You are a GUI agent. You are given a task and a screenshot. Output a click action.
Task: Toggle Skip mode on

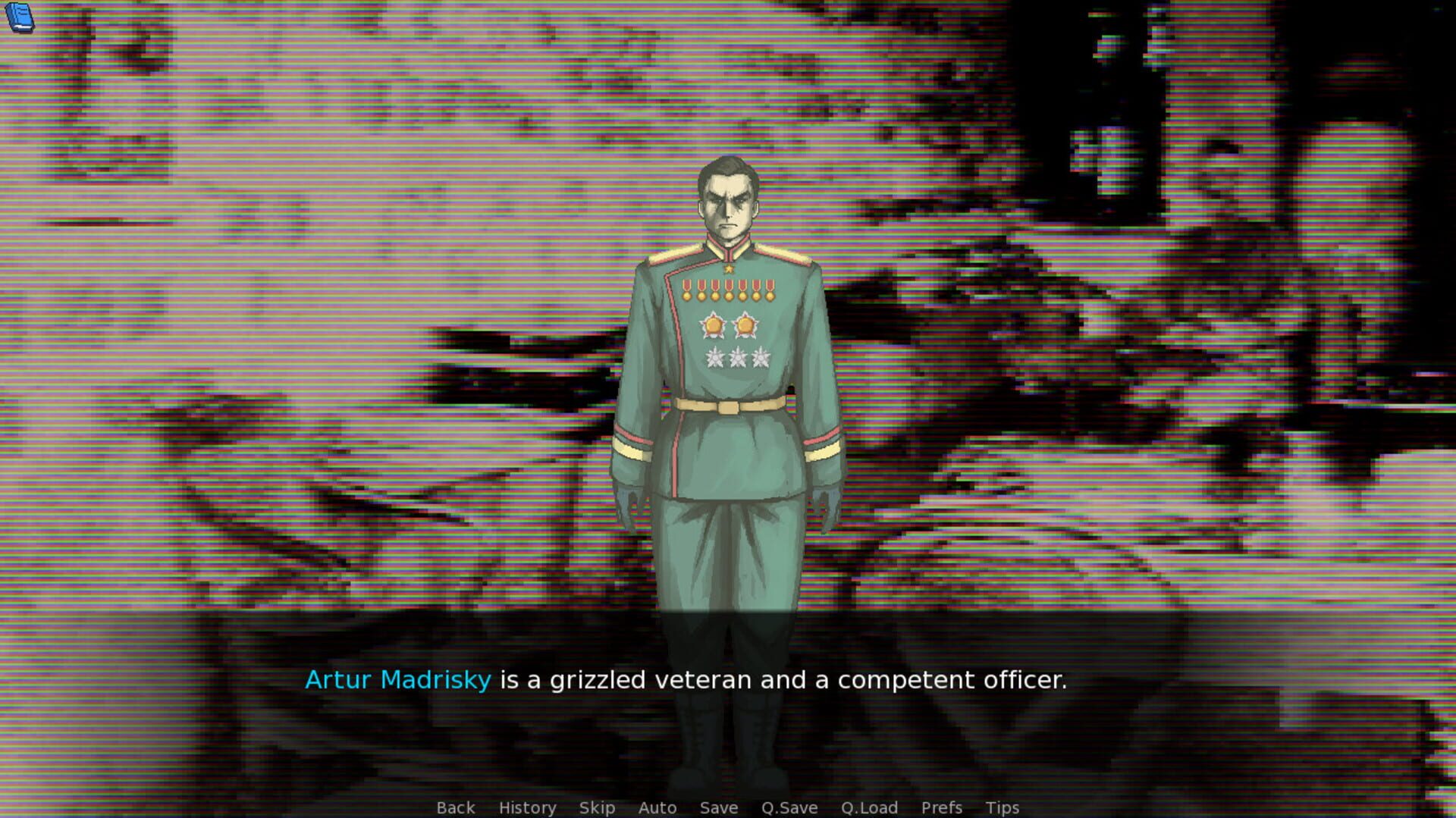click(x=596, y=807)
